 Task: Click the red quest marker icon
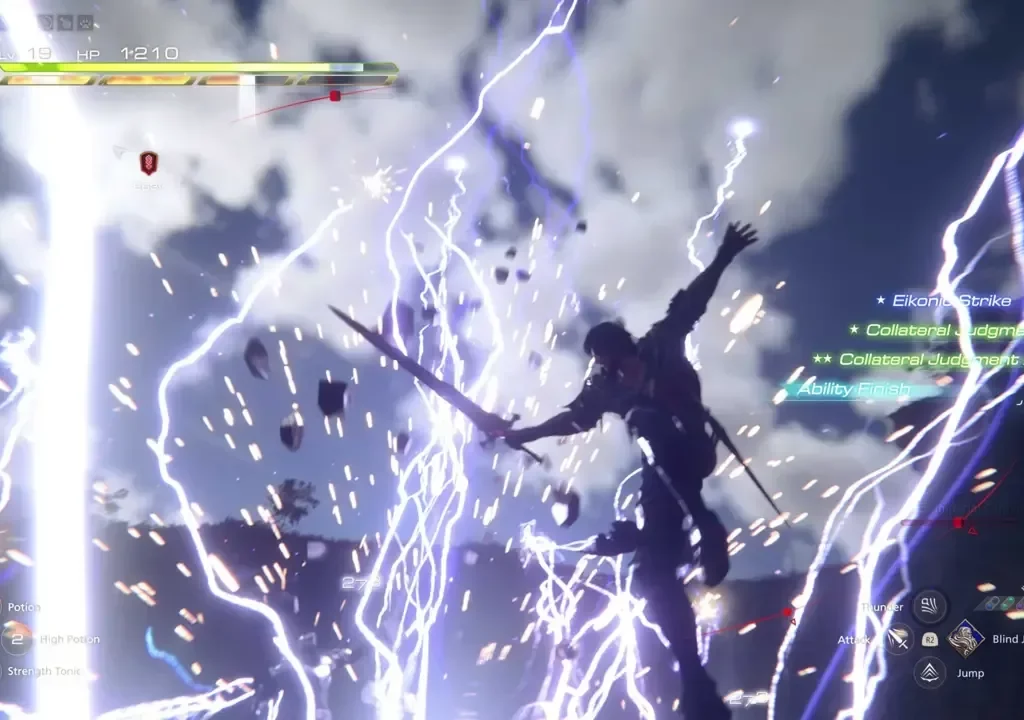tap(148, 162)
